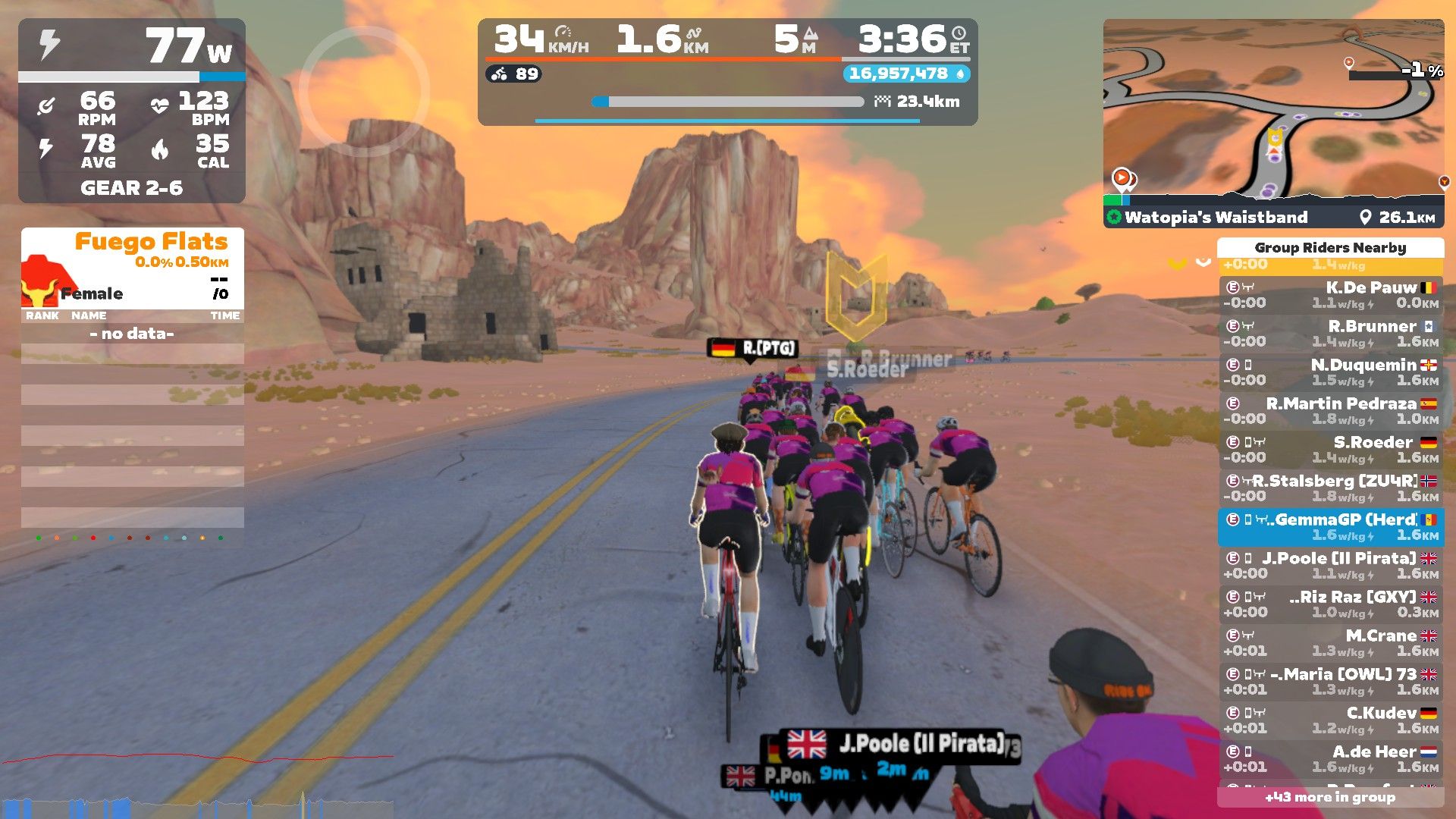Click the highlighted GemmaGP (Herd) row
The width and height of the screenshot is (1456, 819).
tap(1331, 527)
